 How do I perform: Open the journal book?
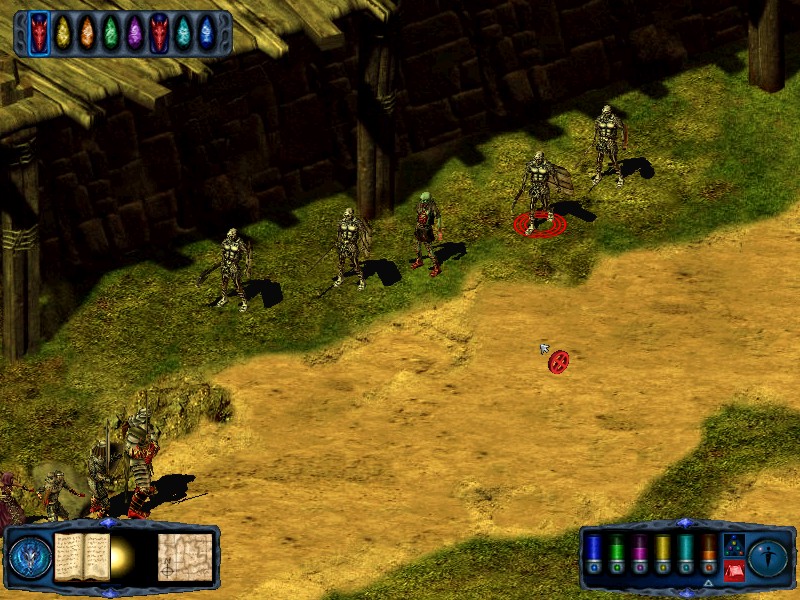click(x=82, y=556)
